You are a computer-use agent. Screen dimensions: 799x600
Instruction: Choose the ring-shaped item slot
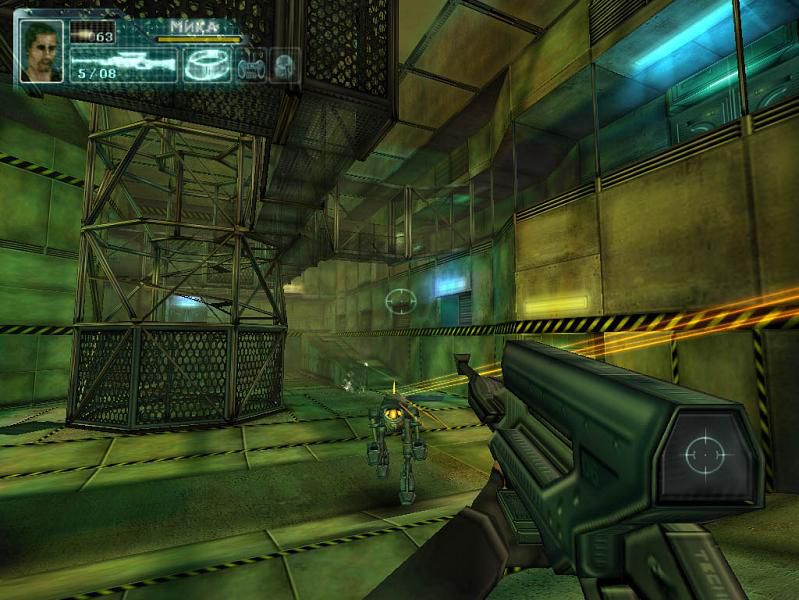click(x=207, y=64)
